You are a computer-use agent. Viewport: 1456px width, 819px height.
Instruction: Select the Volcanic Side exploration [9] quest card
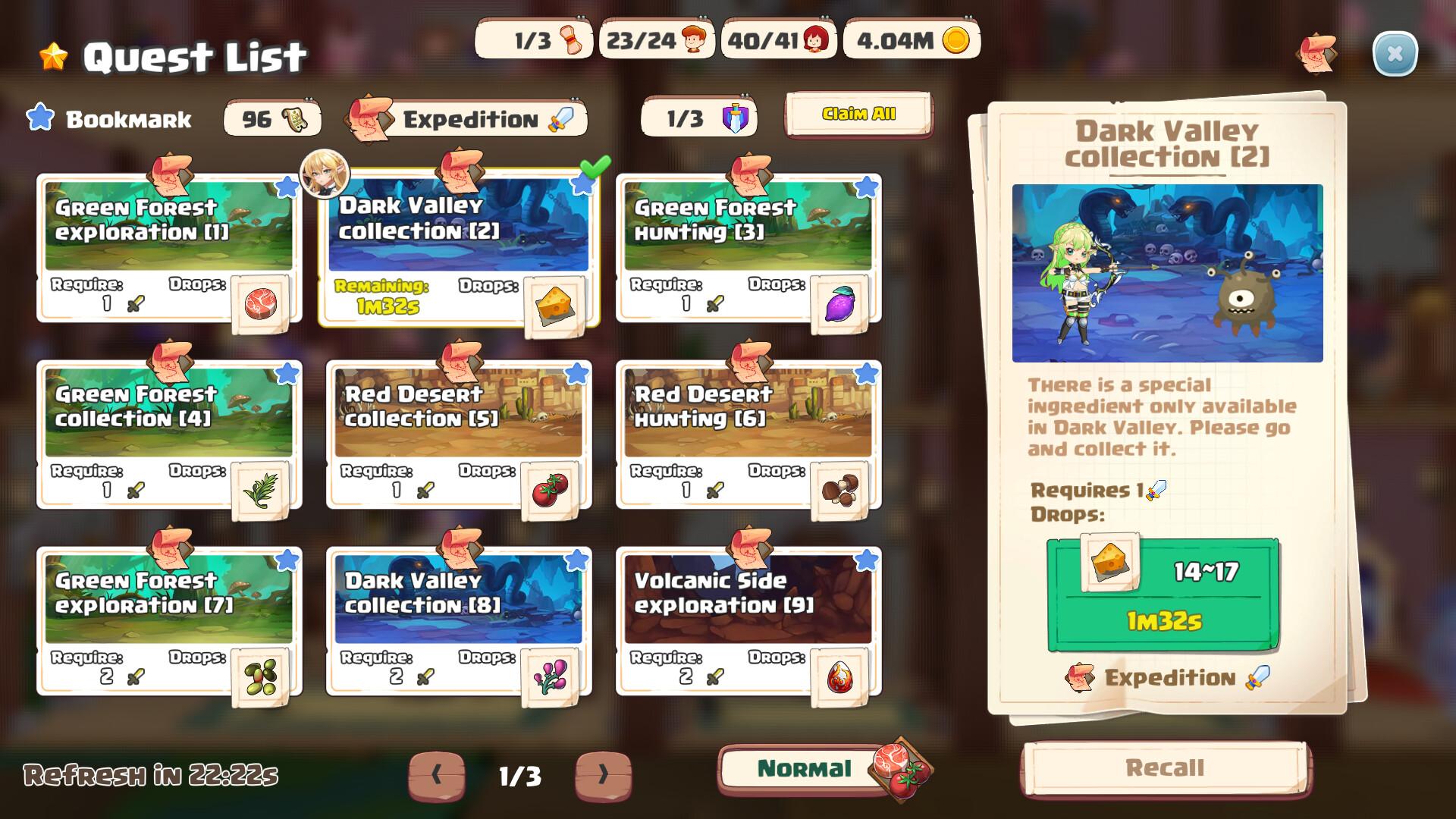(x=747, y=599)
